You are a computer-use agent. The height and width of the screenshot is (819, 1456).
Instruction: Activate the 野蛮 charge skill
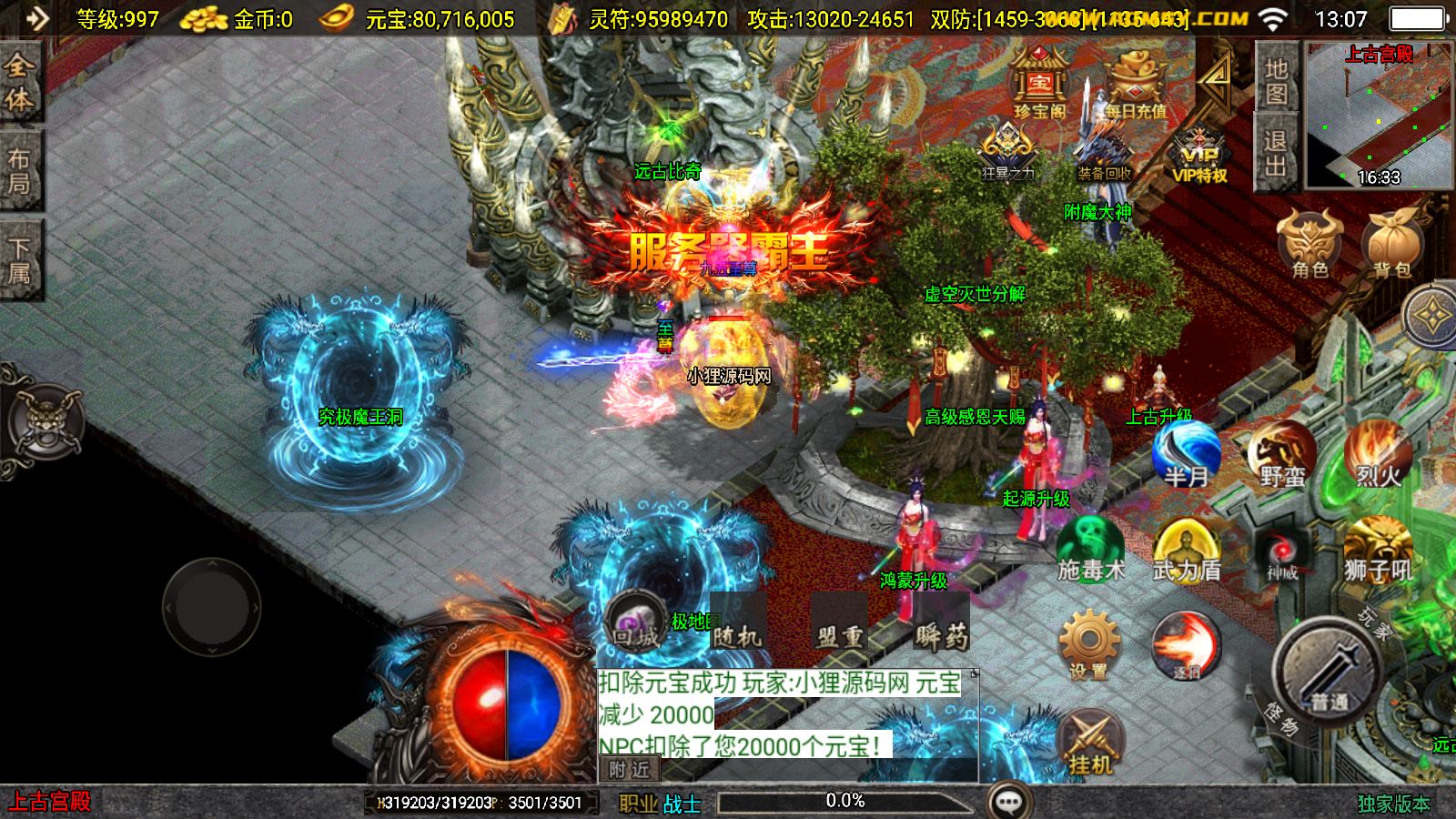pyautogui.click(x=1282, y=454)
